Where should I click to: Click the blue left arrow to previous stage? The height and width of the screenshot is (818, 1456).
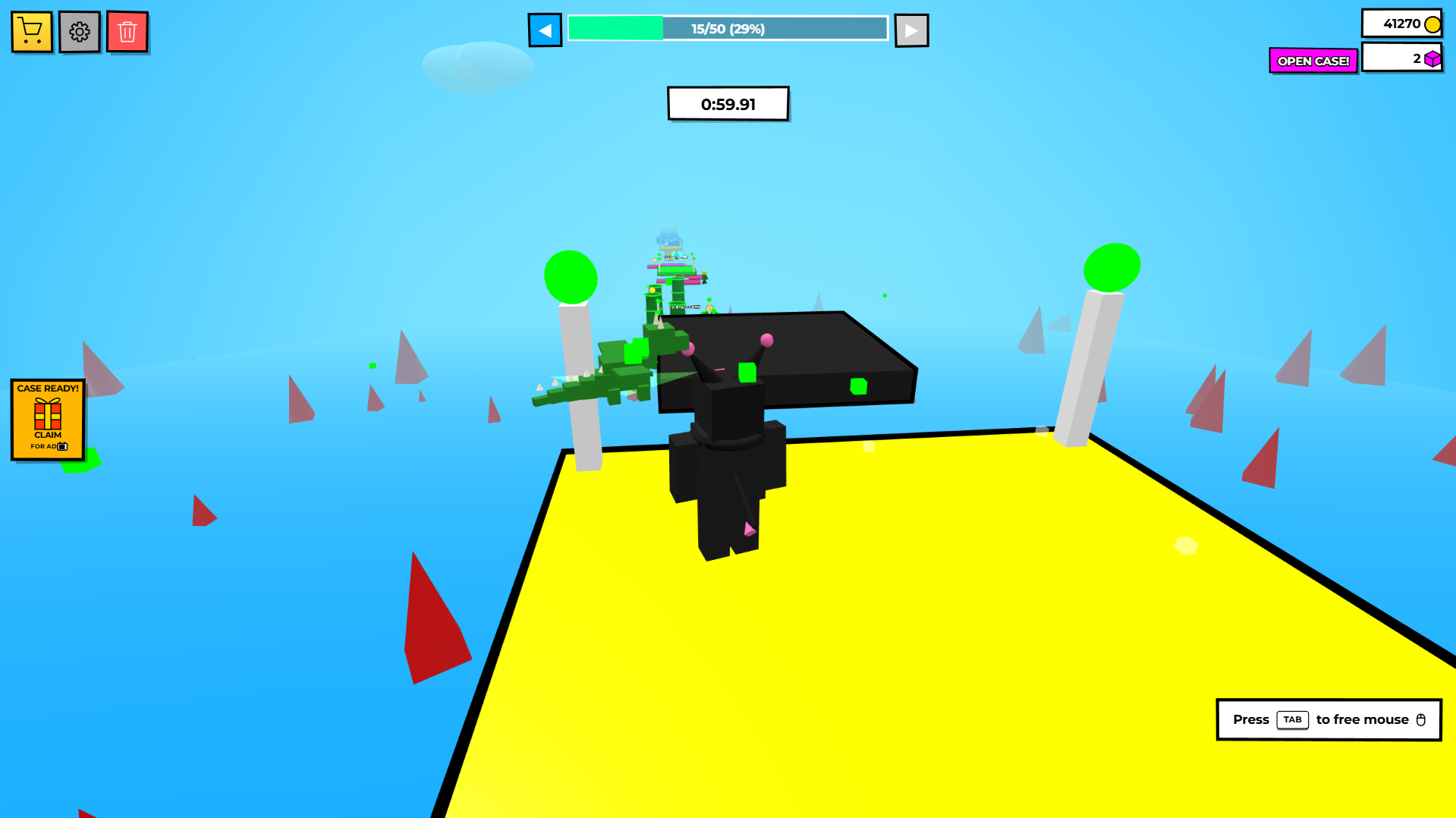pos(545,29)
